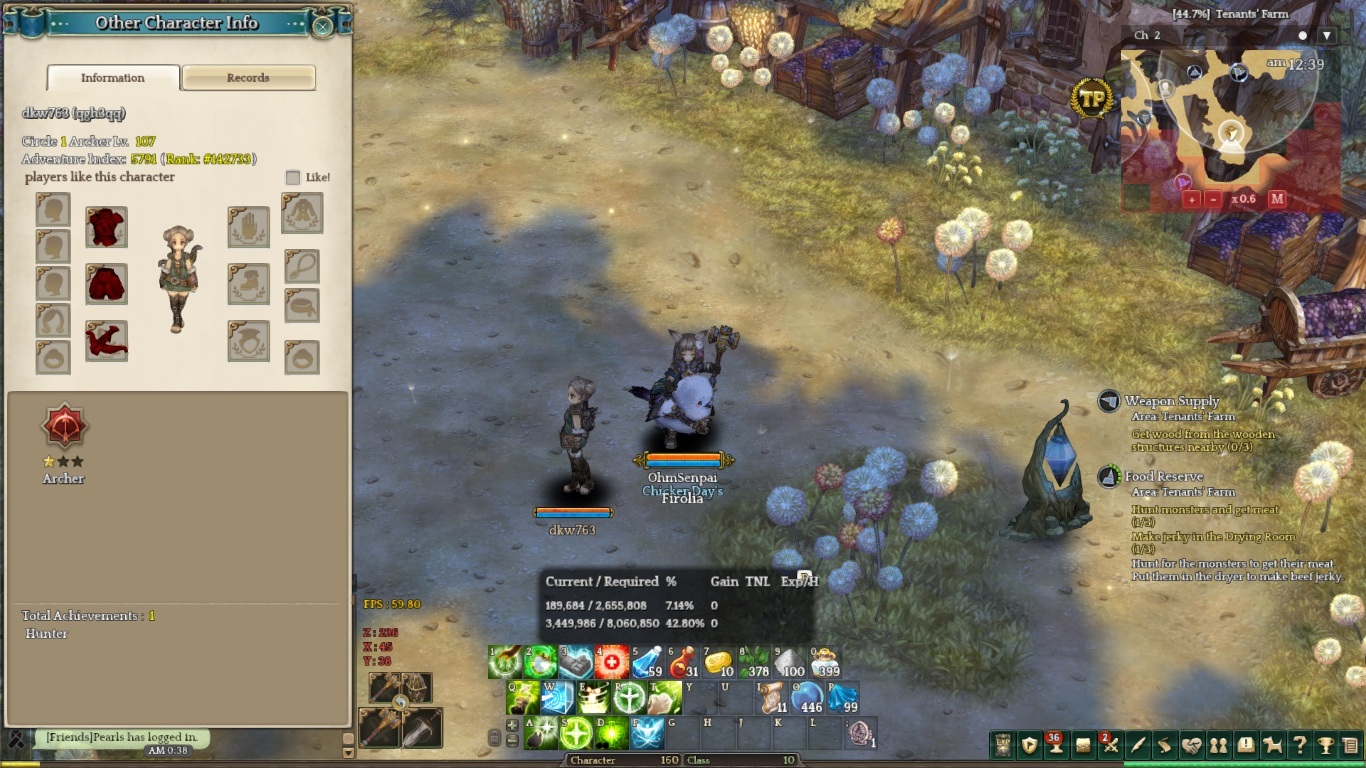Switch to the Records tab

tap(248, 78)
